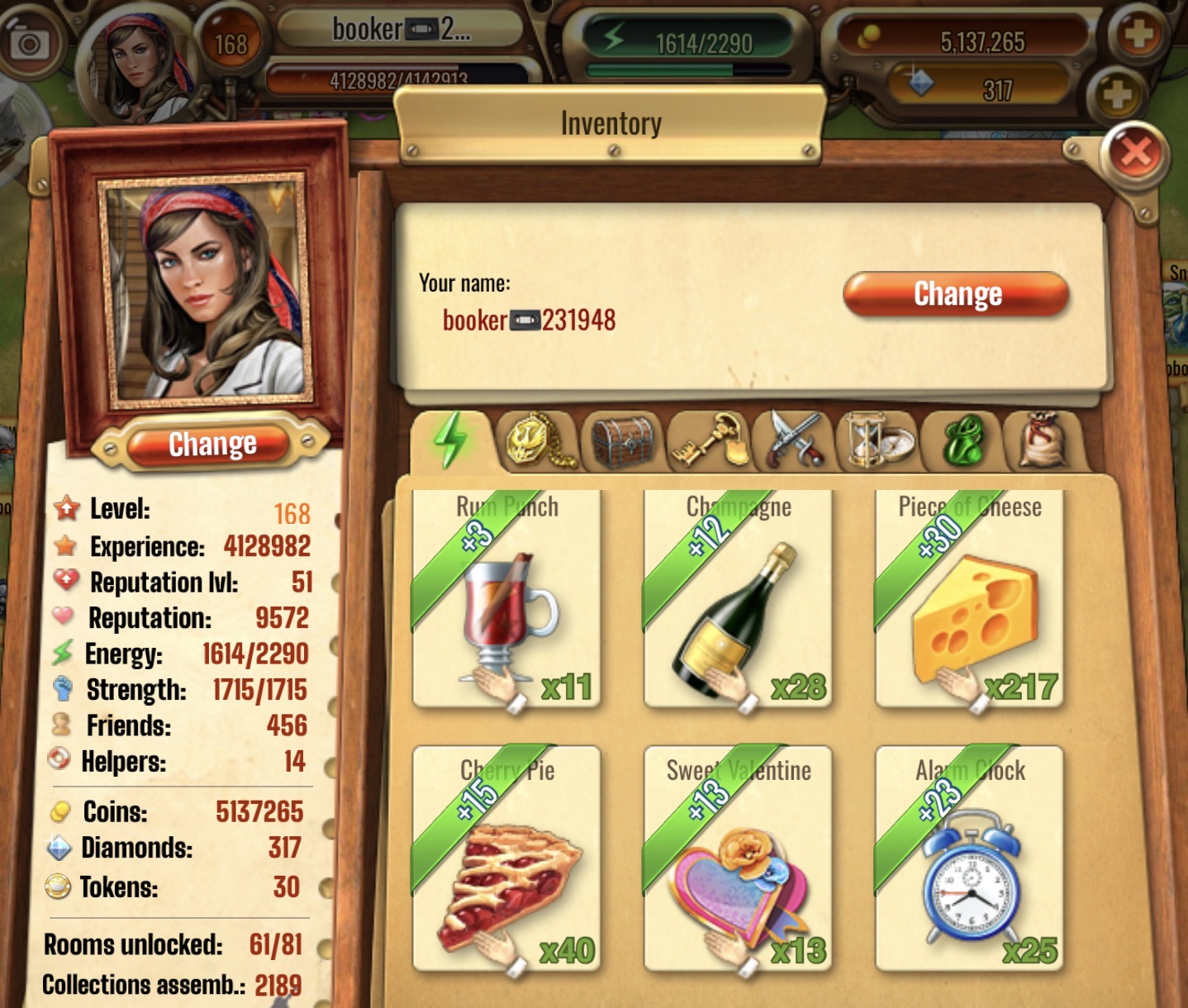Use the Sweet Valentine item
This screenshot has width=1188, height=1008.
point(737,859)
